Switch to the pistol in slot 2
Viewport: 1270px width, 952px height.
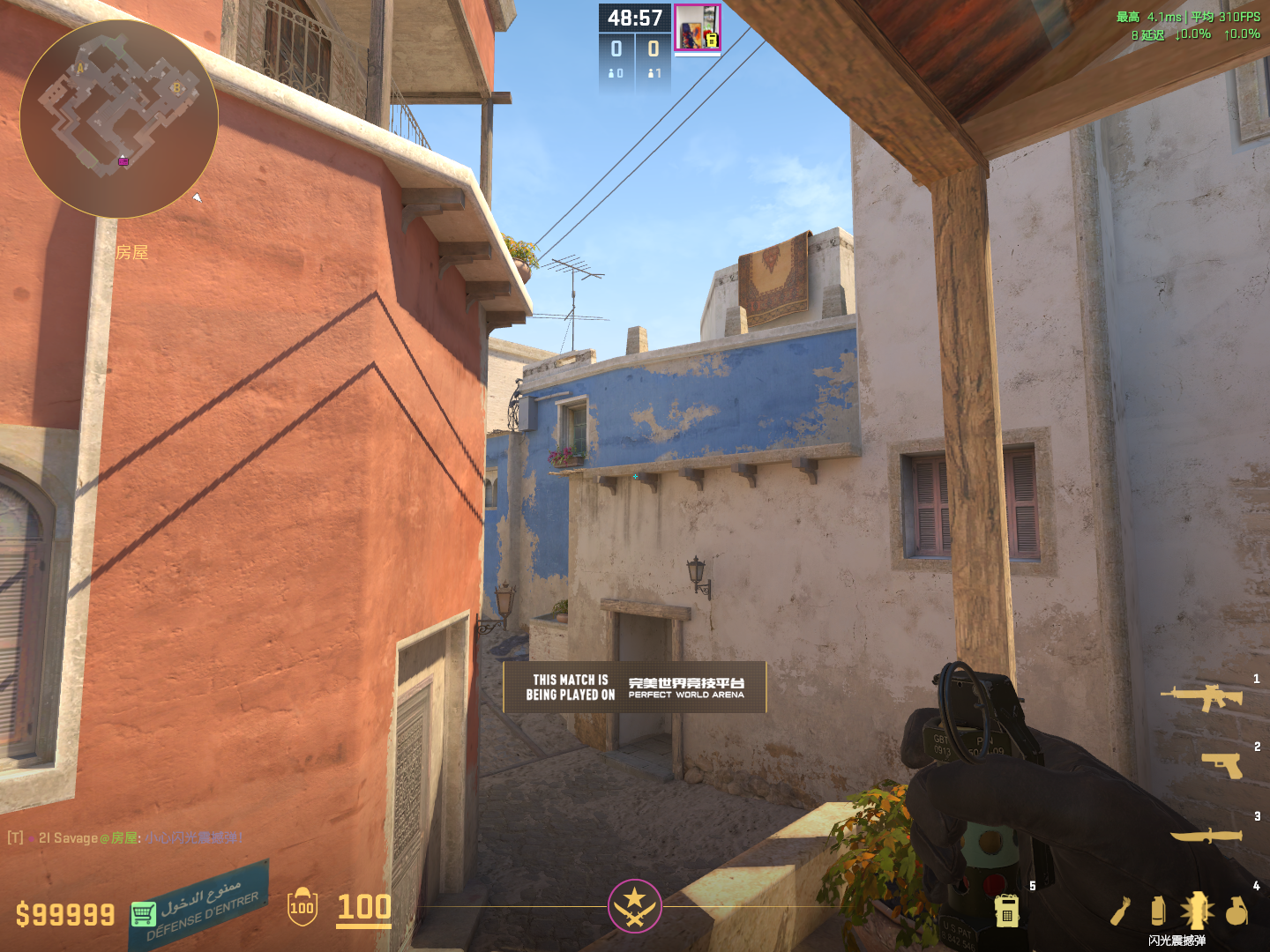[x=1222, y=764]
